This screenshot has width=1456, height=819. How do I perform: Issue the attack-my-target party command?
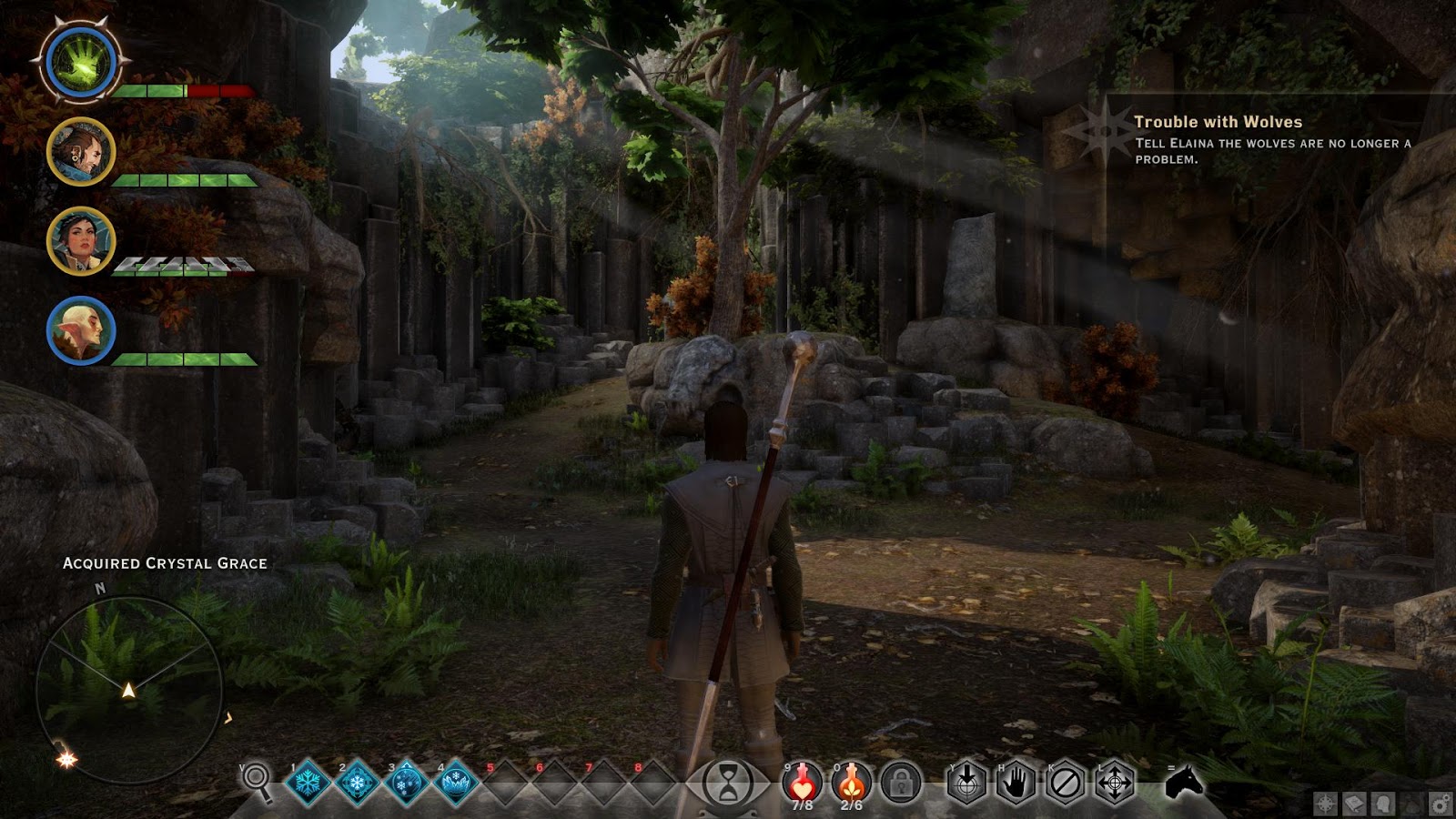(x=966, y=783)
